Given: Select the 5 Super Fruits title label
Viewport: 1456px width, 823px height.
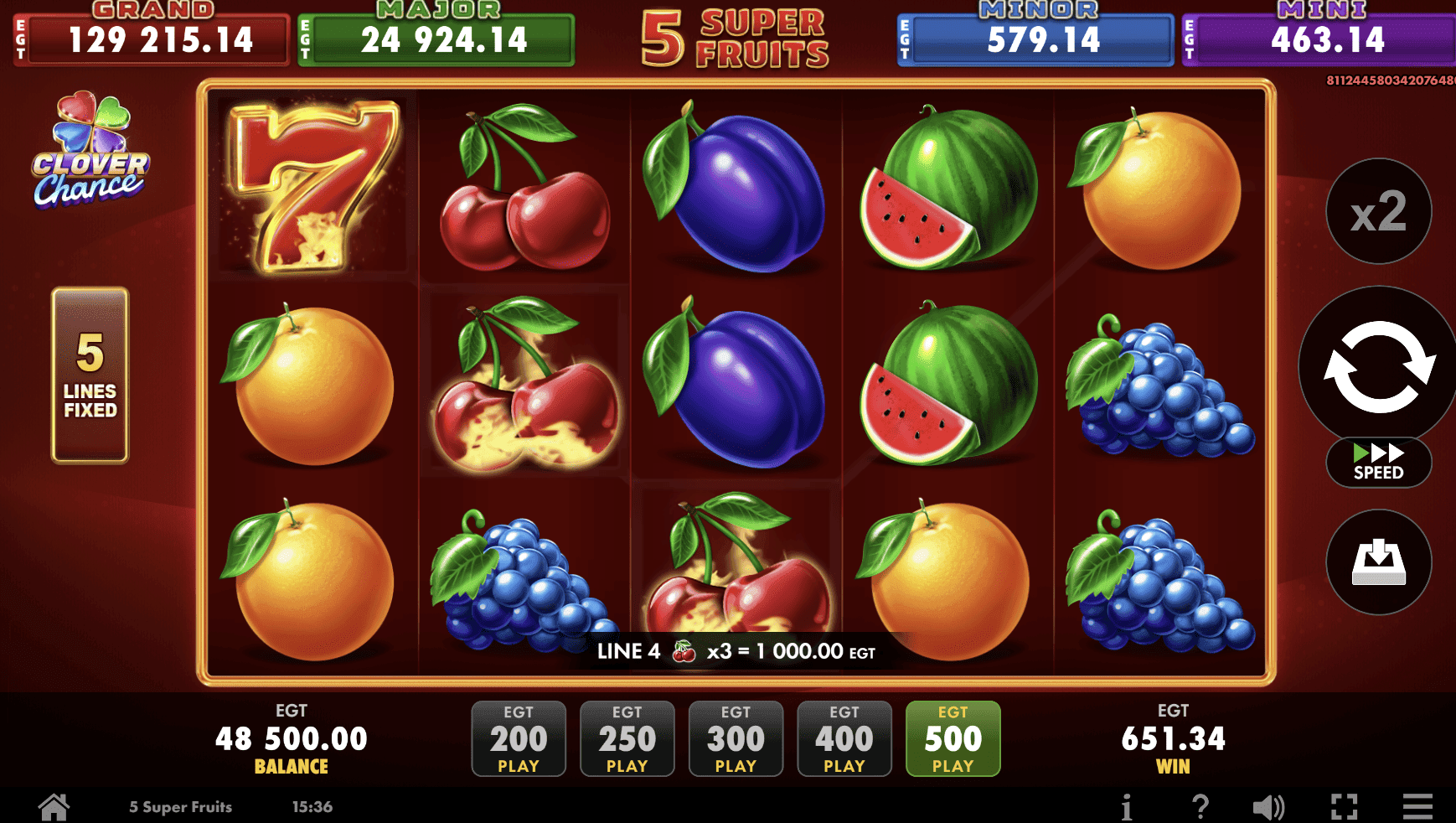Looking at the screenshot, I should [737, 35].
